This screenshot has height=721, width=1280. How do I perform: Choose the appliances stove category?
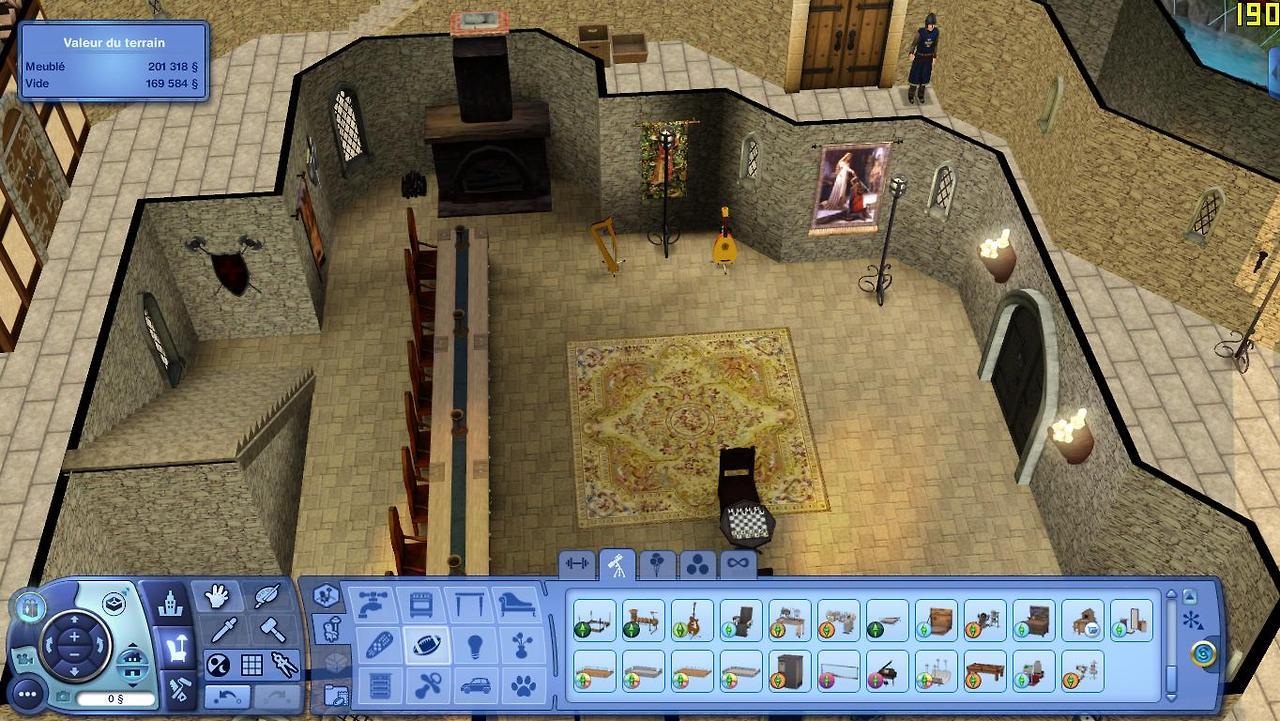click(x=421, y=605)
